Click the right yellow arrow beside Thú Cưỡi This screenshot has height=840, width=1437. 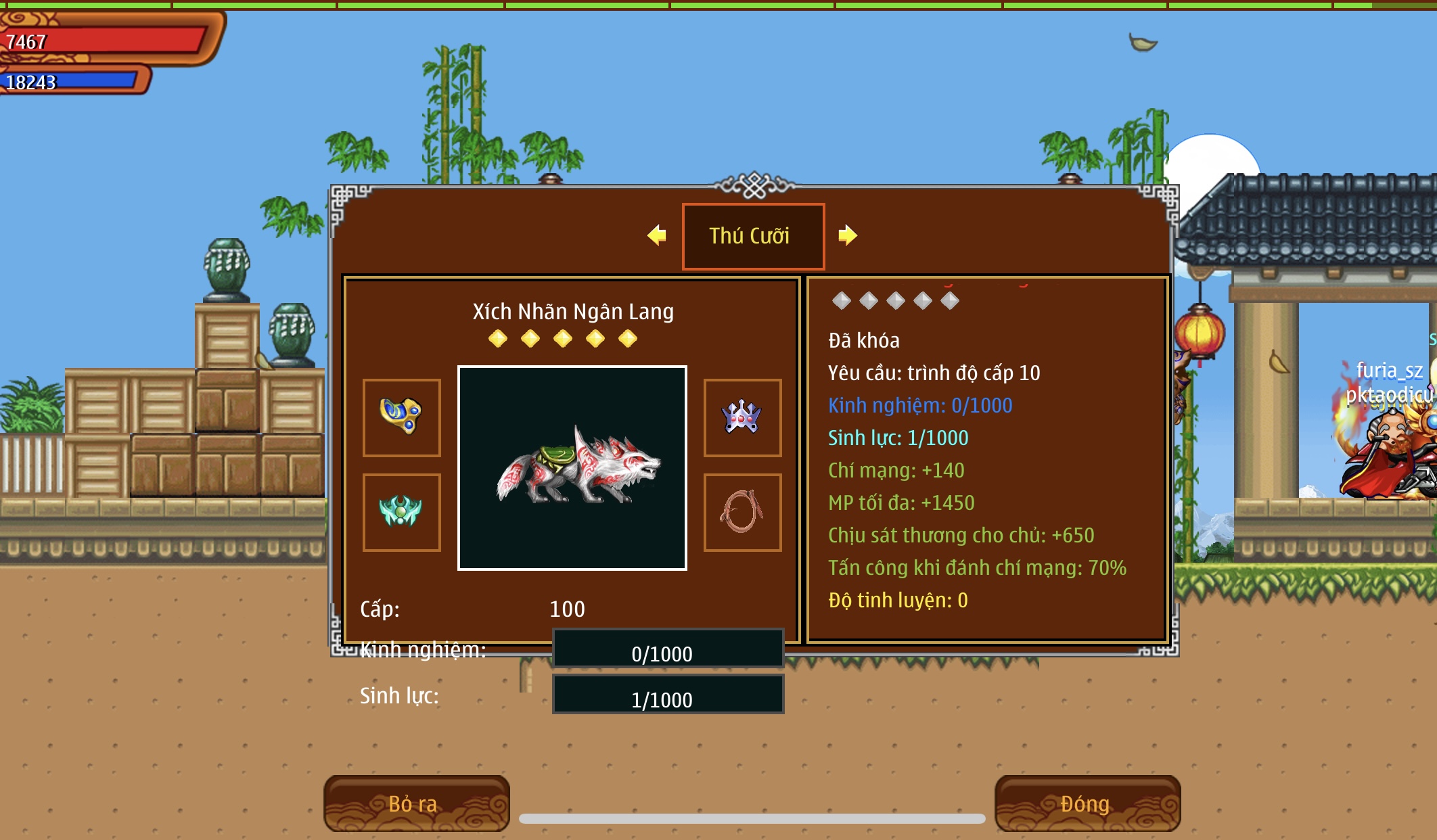pos(847,235)
